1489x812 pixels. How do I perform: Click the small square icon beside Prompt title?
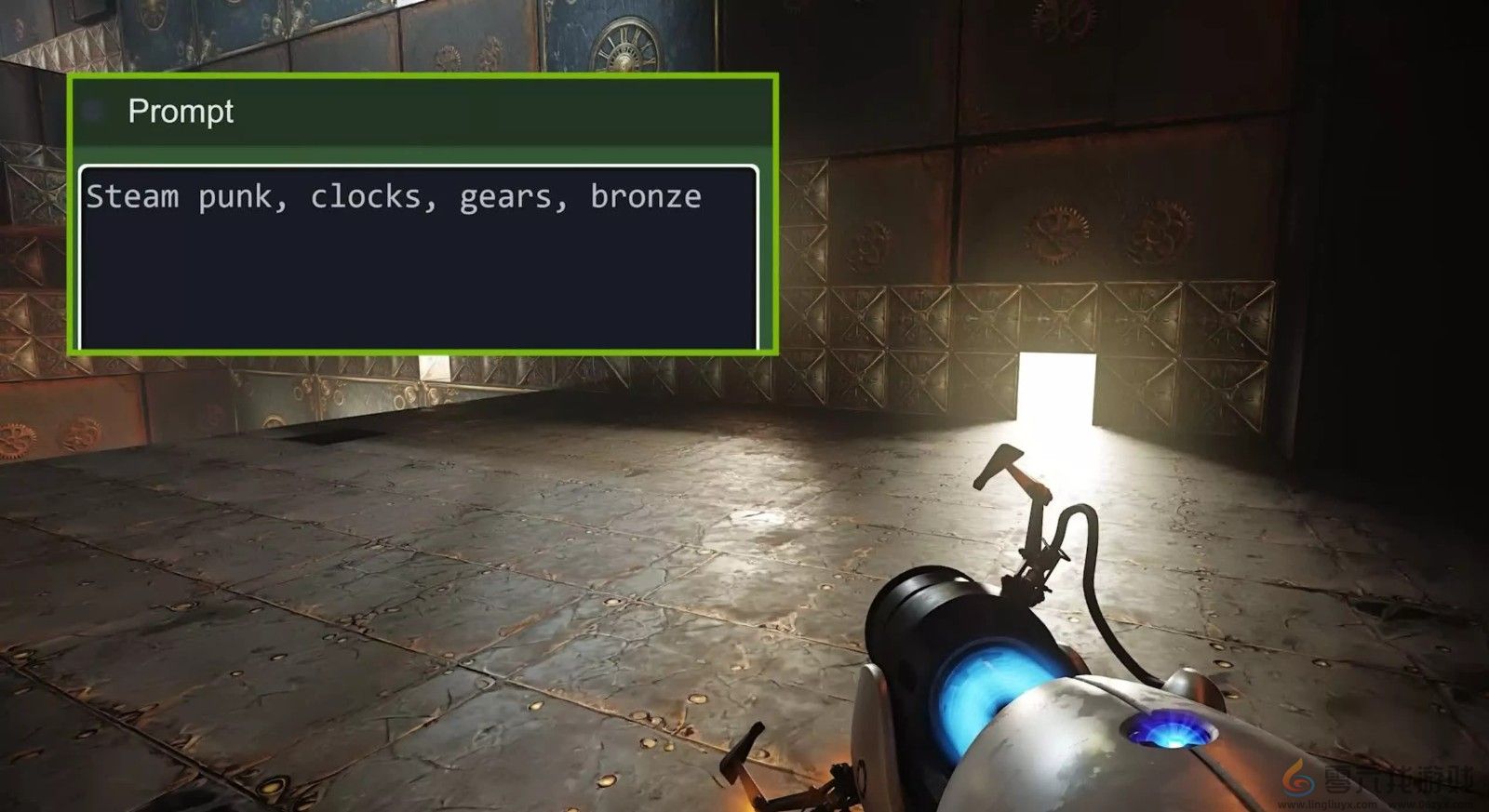(93, 110)
